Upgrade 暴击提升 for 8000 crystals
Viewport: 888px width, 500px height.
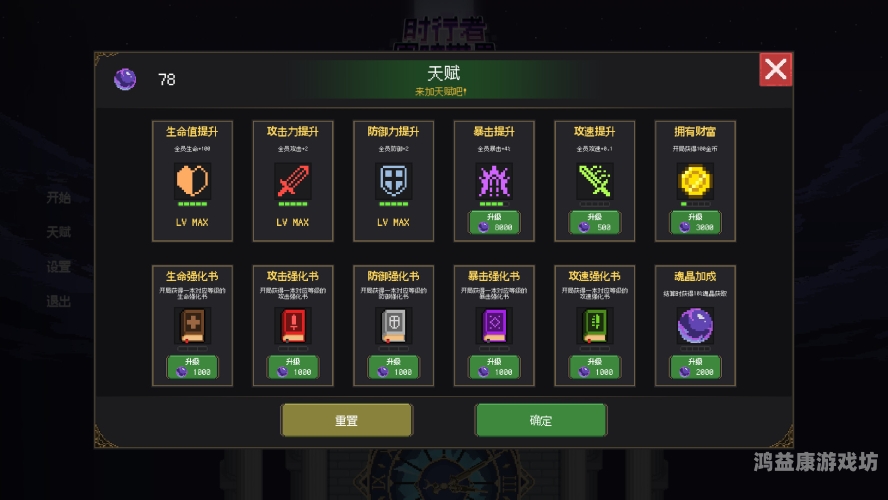[x=494, y=222]
